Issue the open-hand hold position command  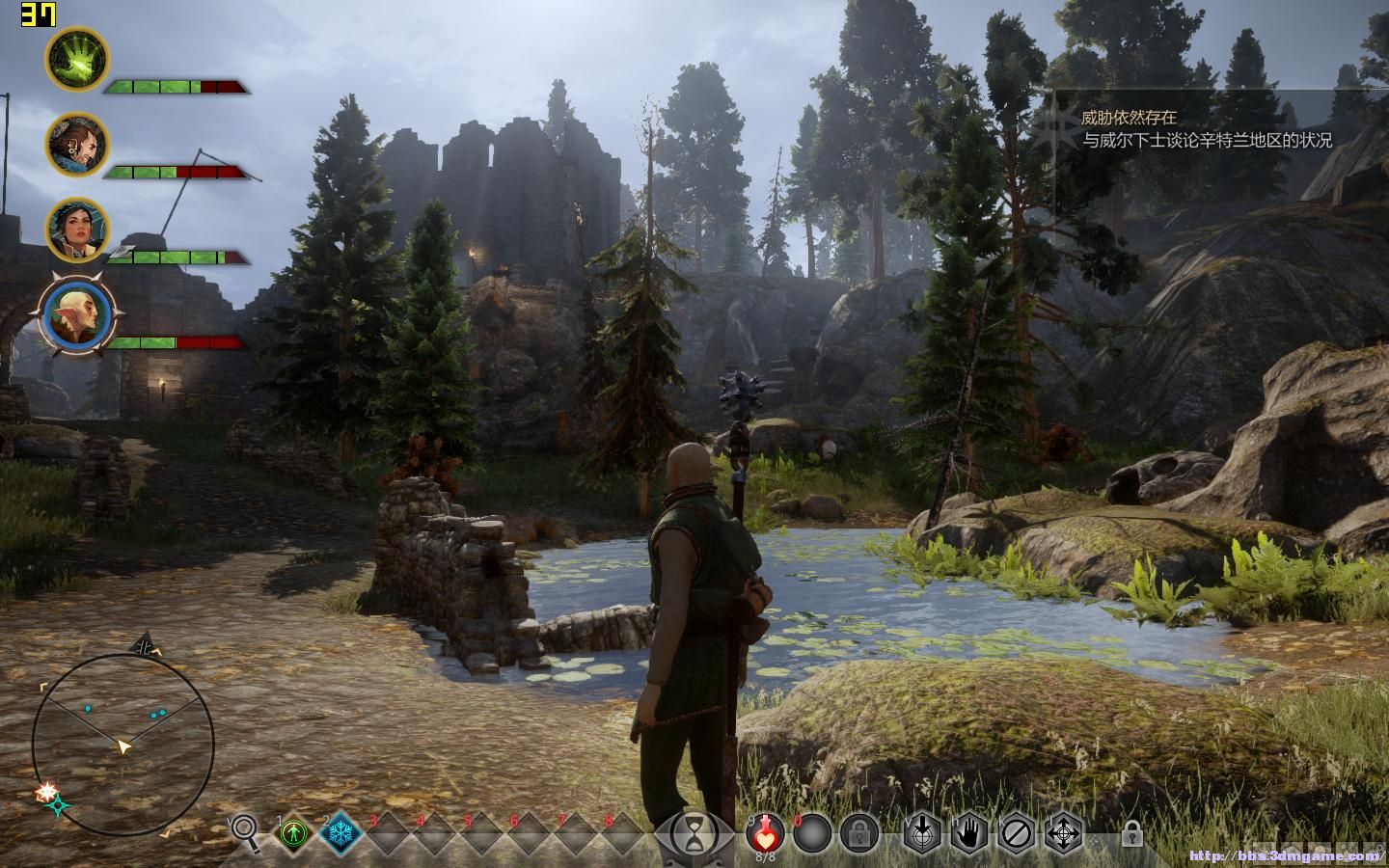tap(969, 833)
